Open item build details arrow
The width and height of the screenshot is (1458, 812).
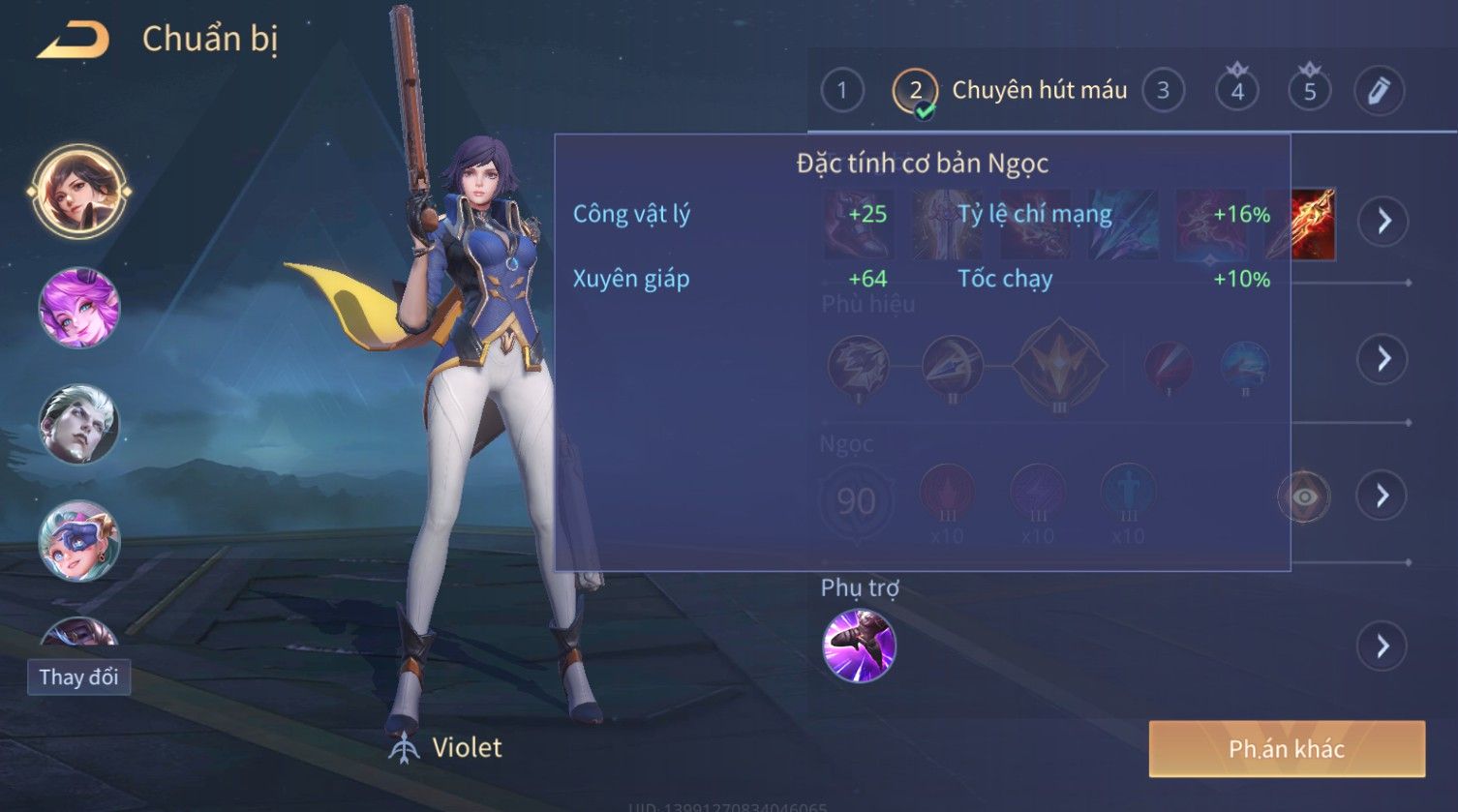click(x=1383, y=222)
